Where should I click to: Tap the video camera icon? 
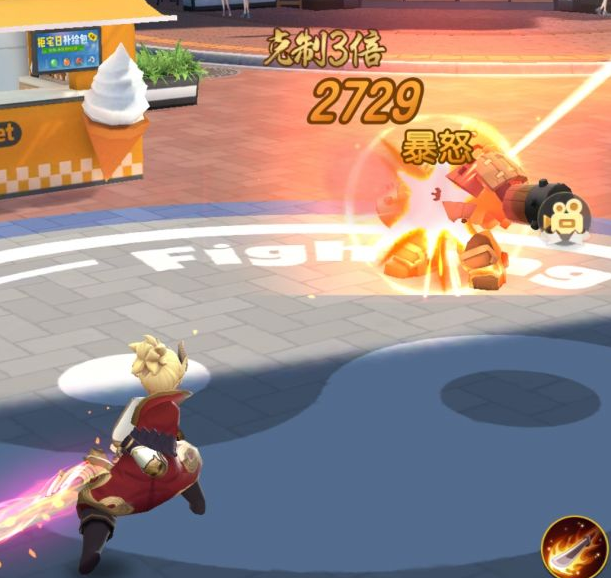tap(563, 214)
